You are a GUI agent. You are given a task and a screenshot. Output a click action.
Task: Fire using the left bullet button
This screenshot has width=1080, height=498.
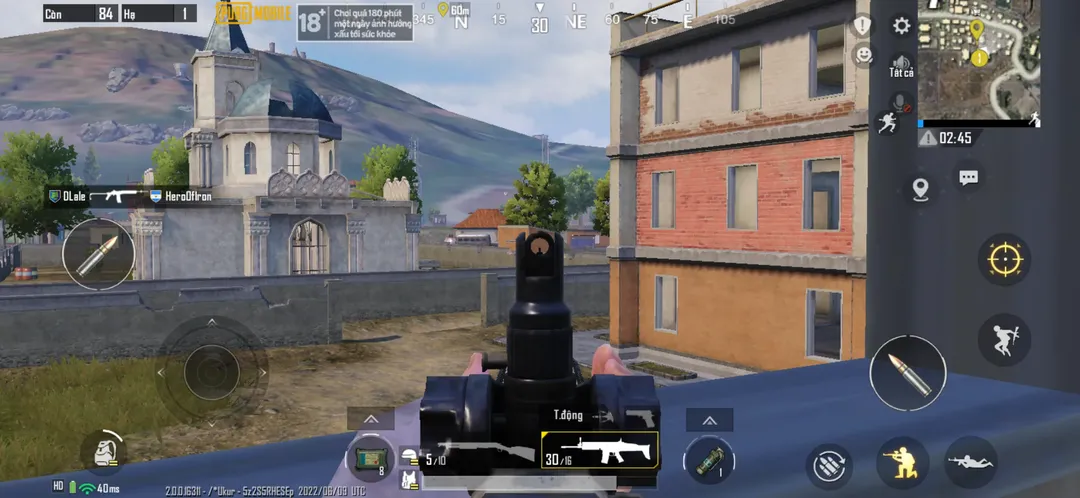98,254
